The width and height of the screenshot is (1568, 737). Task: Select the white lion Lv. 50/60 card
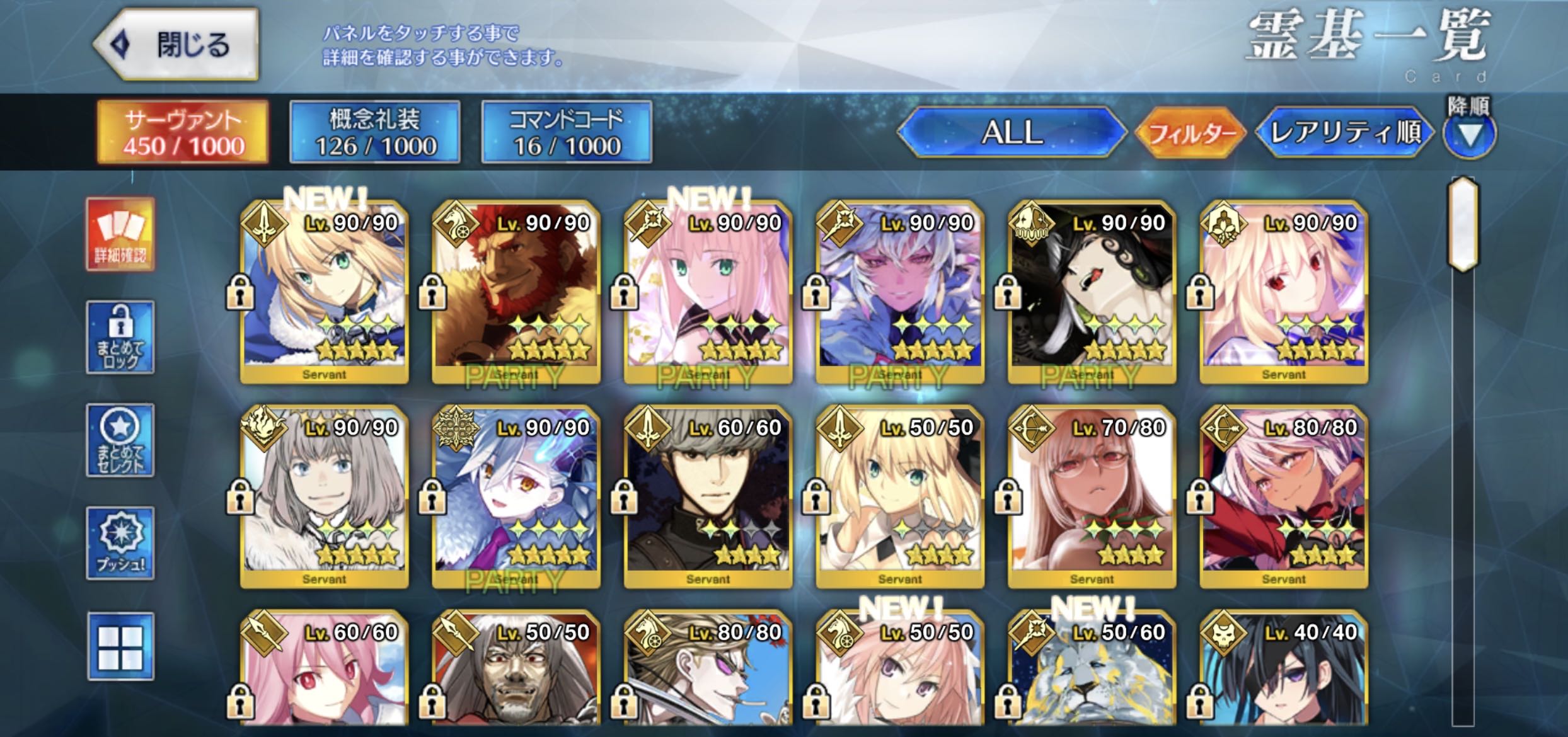(1092, 671)
